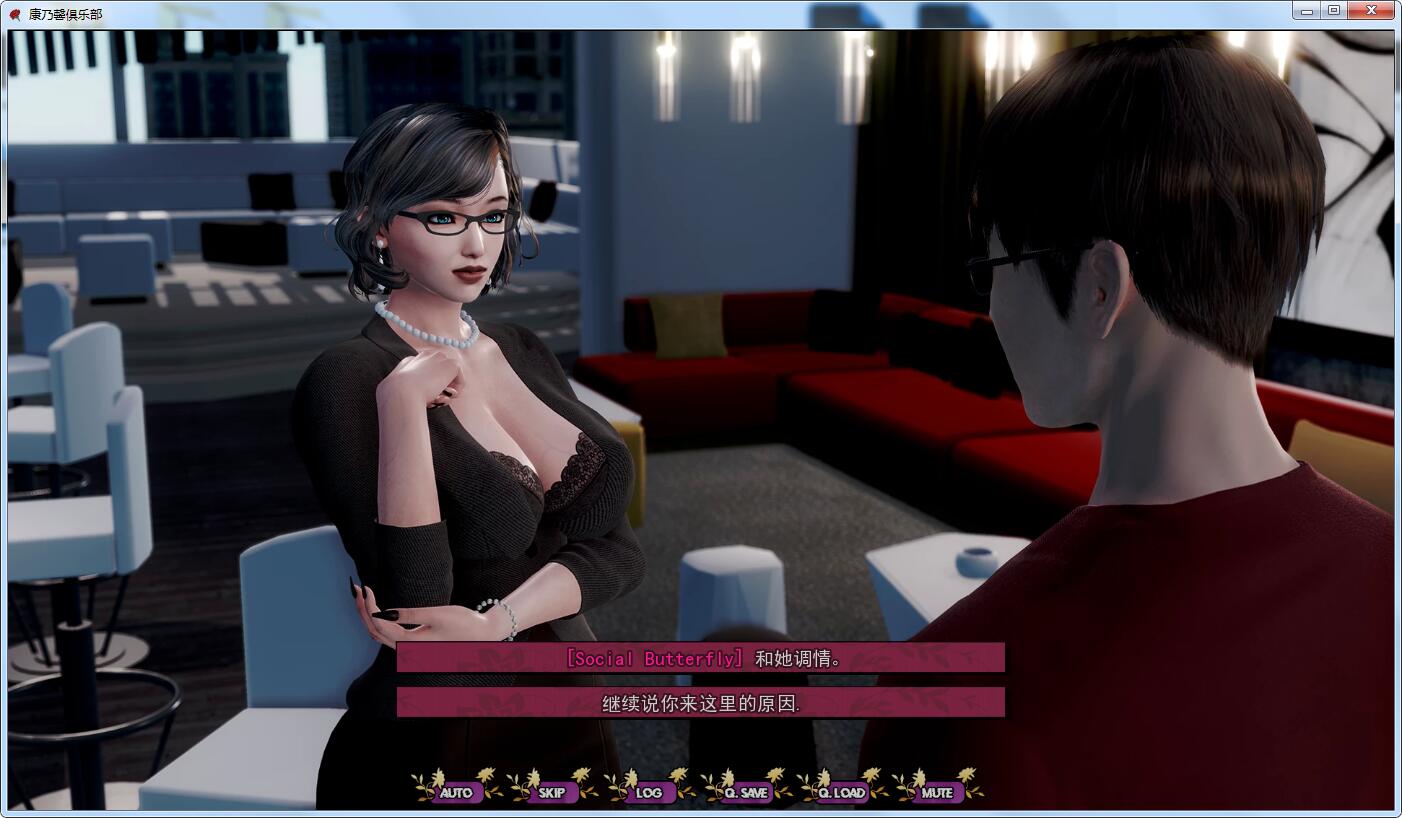The image size is (1402, 818).
Task: Toggle the MUTE button
Action: (x=937, y=792)
